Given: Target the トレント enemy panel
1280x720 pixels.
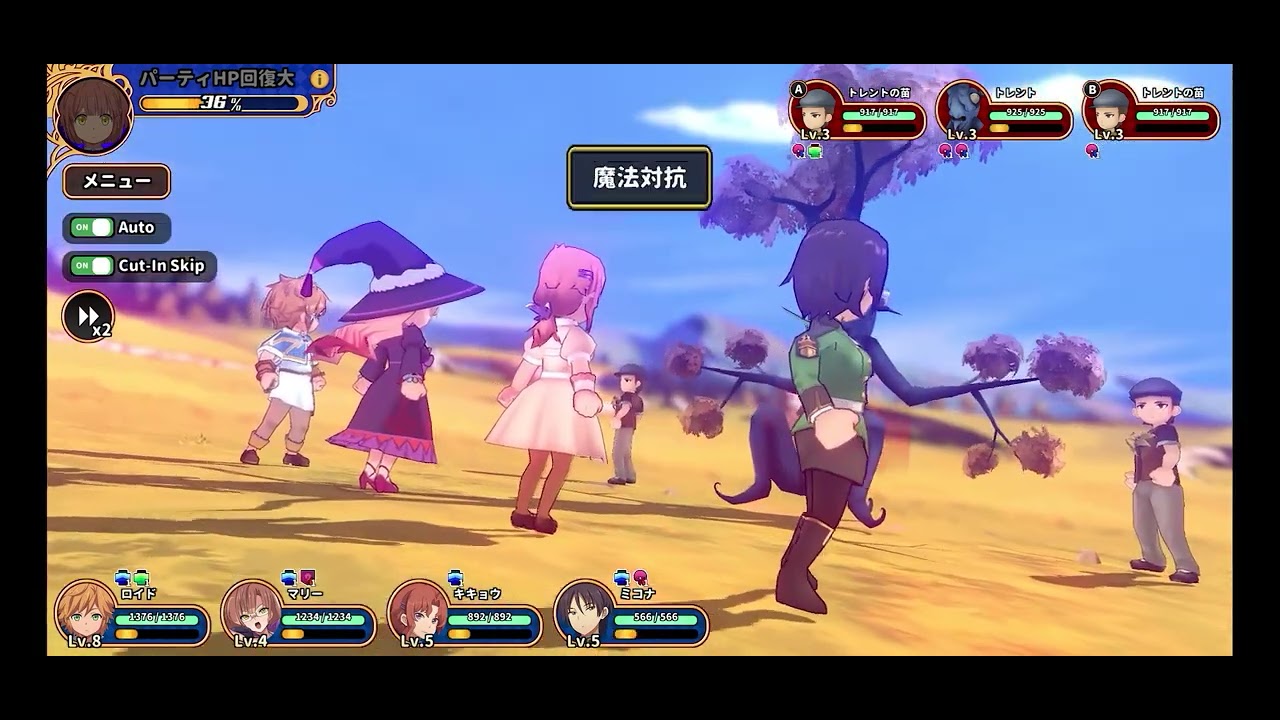Looking at the screenshot, I should point(1004,111).
